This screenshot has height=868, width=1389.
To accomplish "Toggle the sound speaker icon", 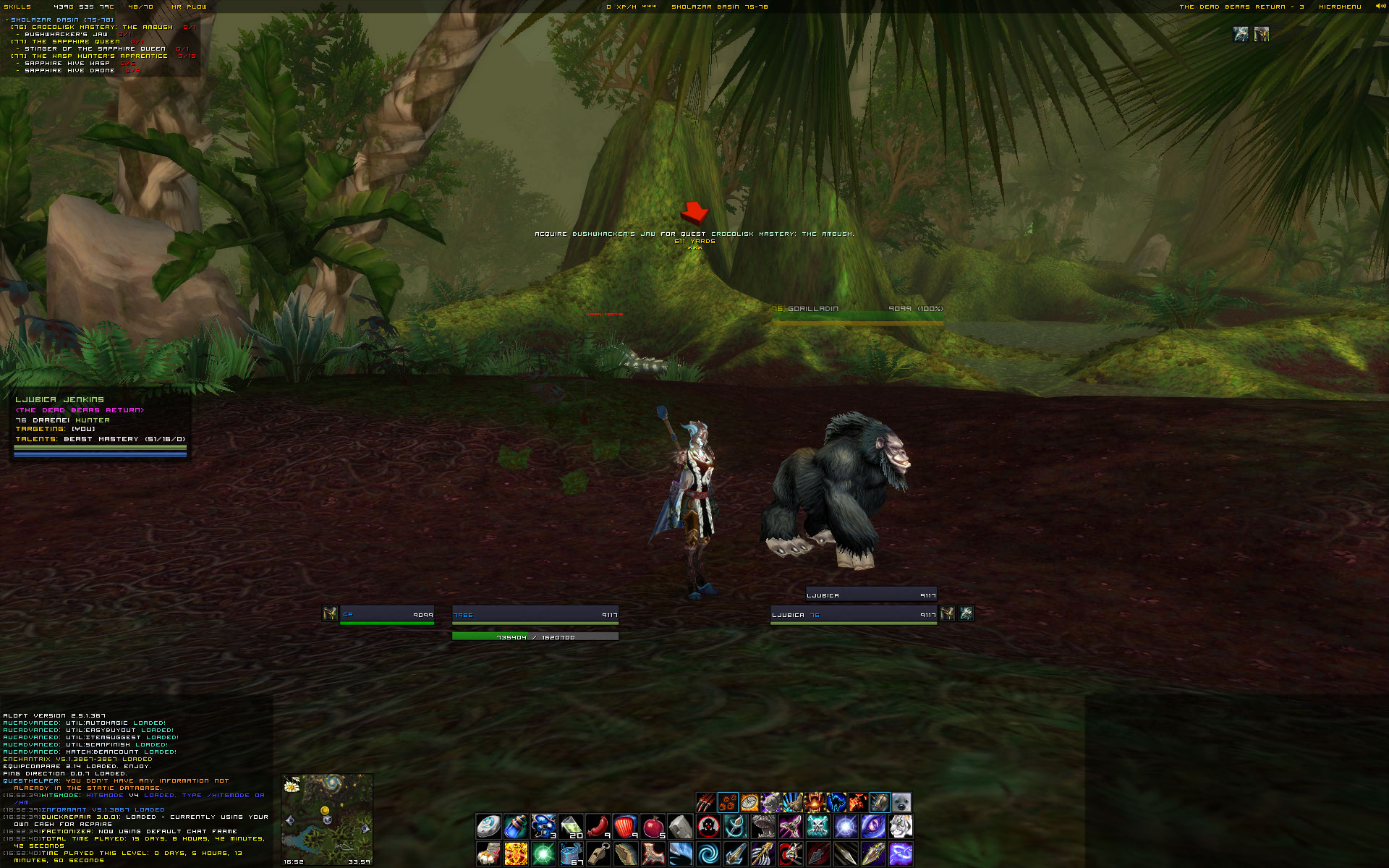I will click(1380, 7).
